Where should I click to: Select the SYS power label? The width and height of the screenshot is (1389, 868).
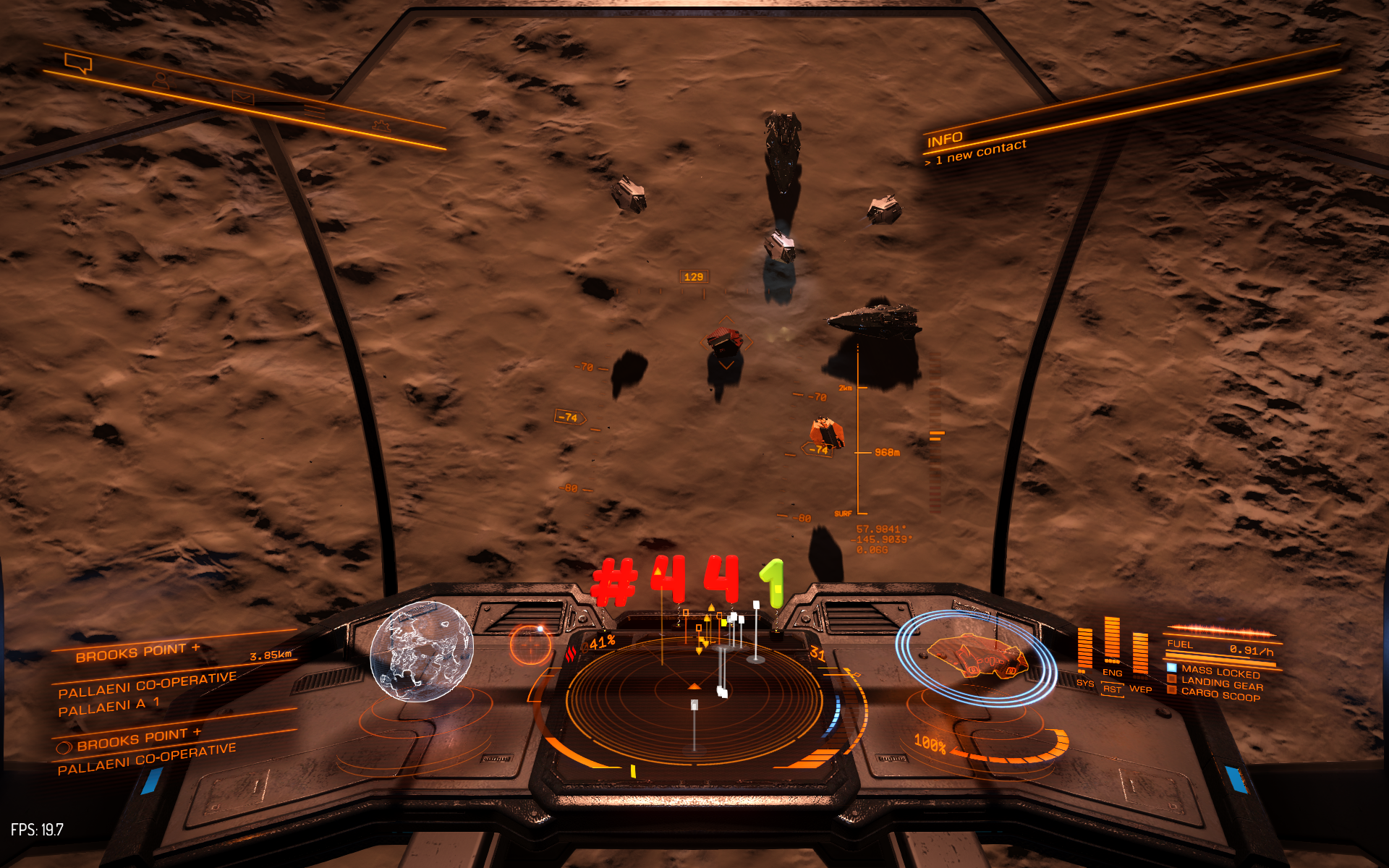coord(1085,683)
